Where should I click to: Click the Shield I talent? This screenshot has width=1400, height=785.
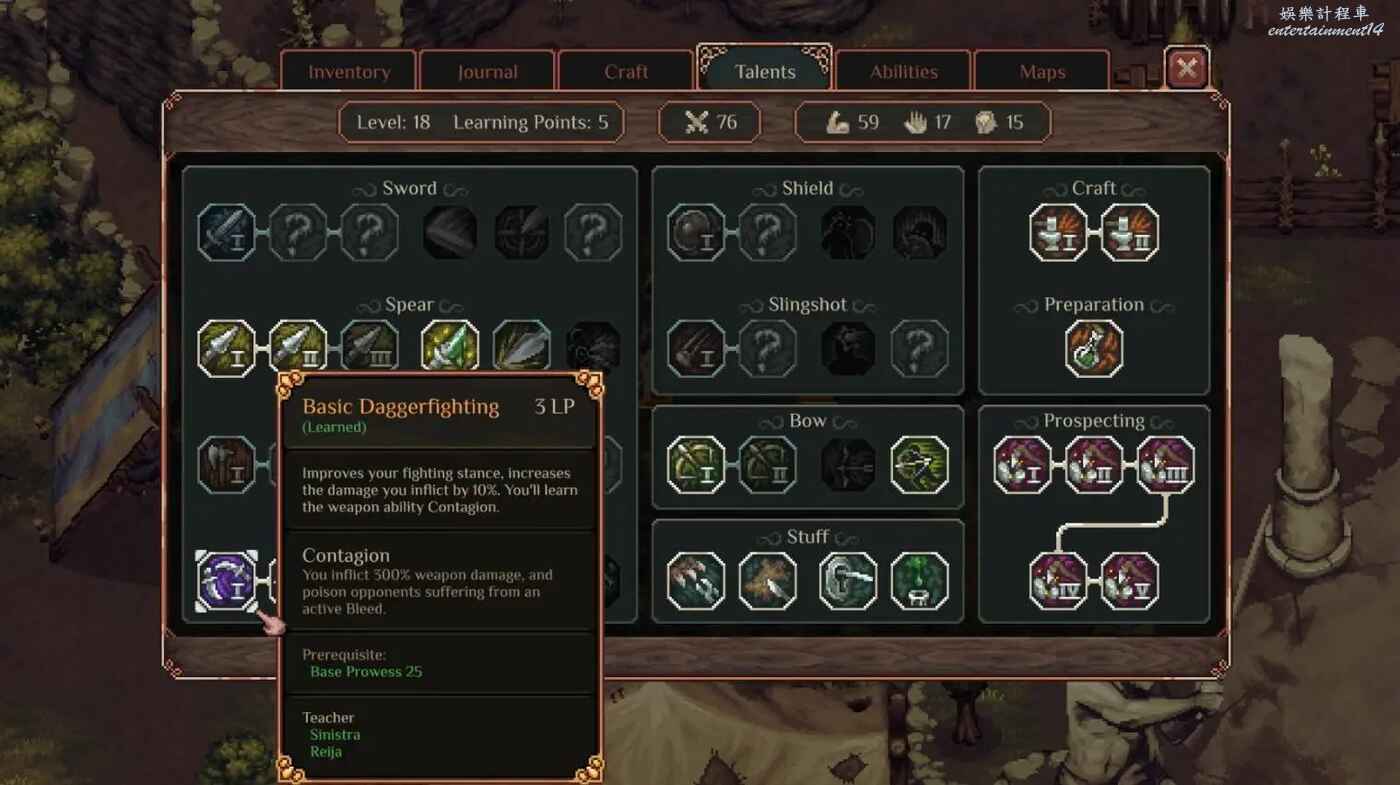pos(696,233)
